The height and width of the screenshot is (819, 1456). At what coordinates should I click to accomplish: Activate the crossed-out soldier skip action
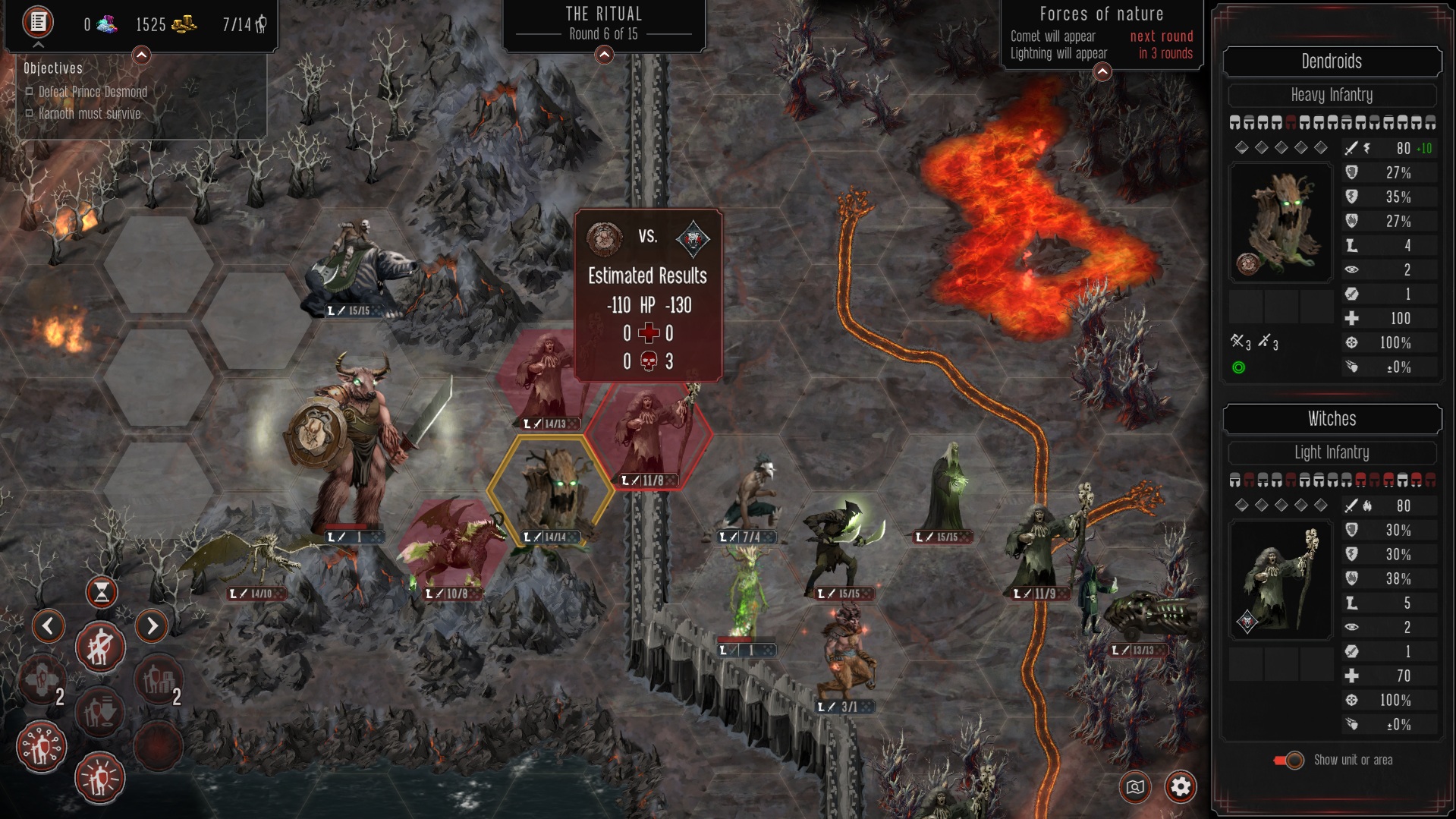[100, 647]
